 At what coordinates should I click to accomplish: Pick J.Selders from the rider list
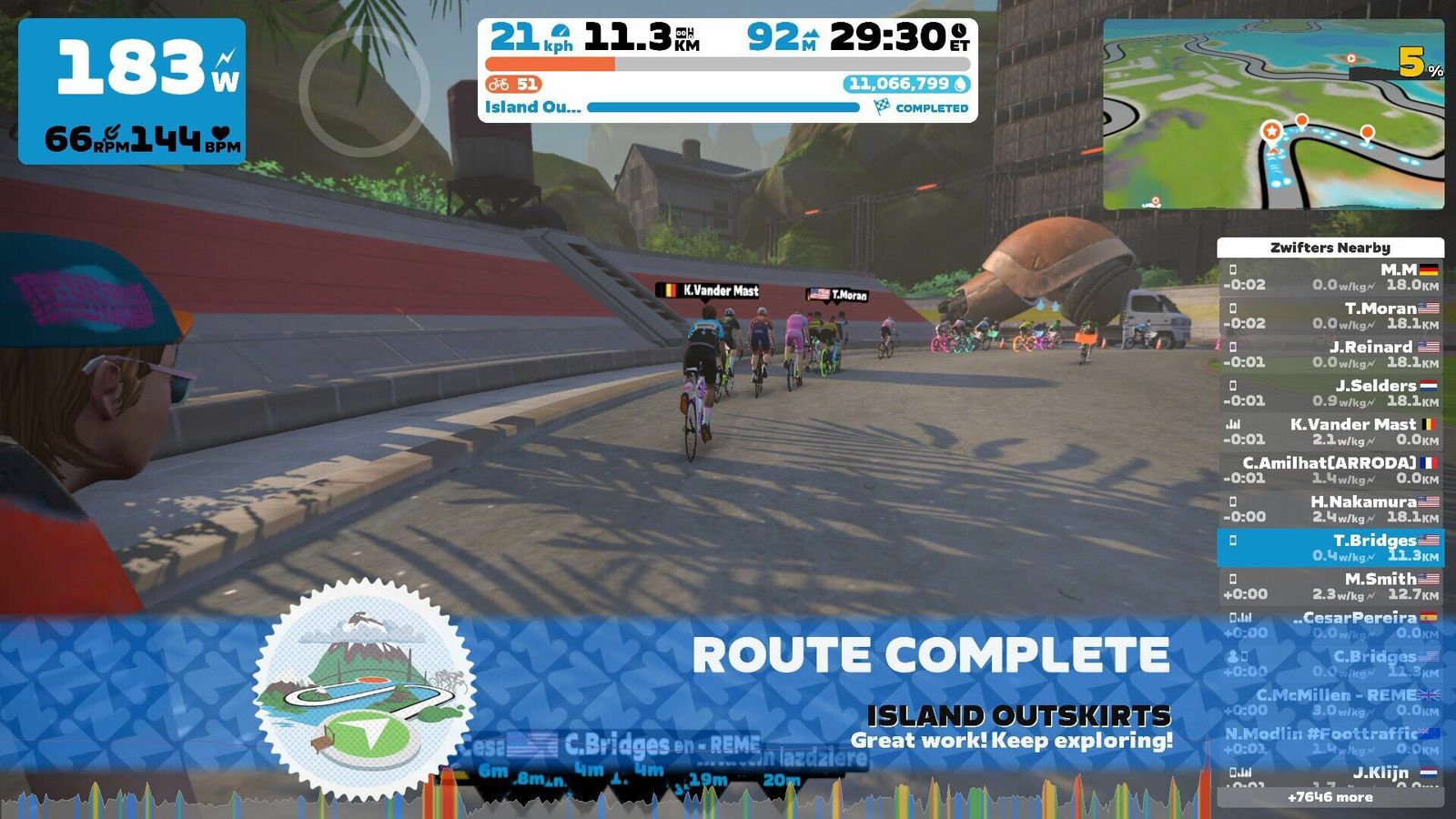click(x=1330, y=393)
